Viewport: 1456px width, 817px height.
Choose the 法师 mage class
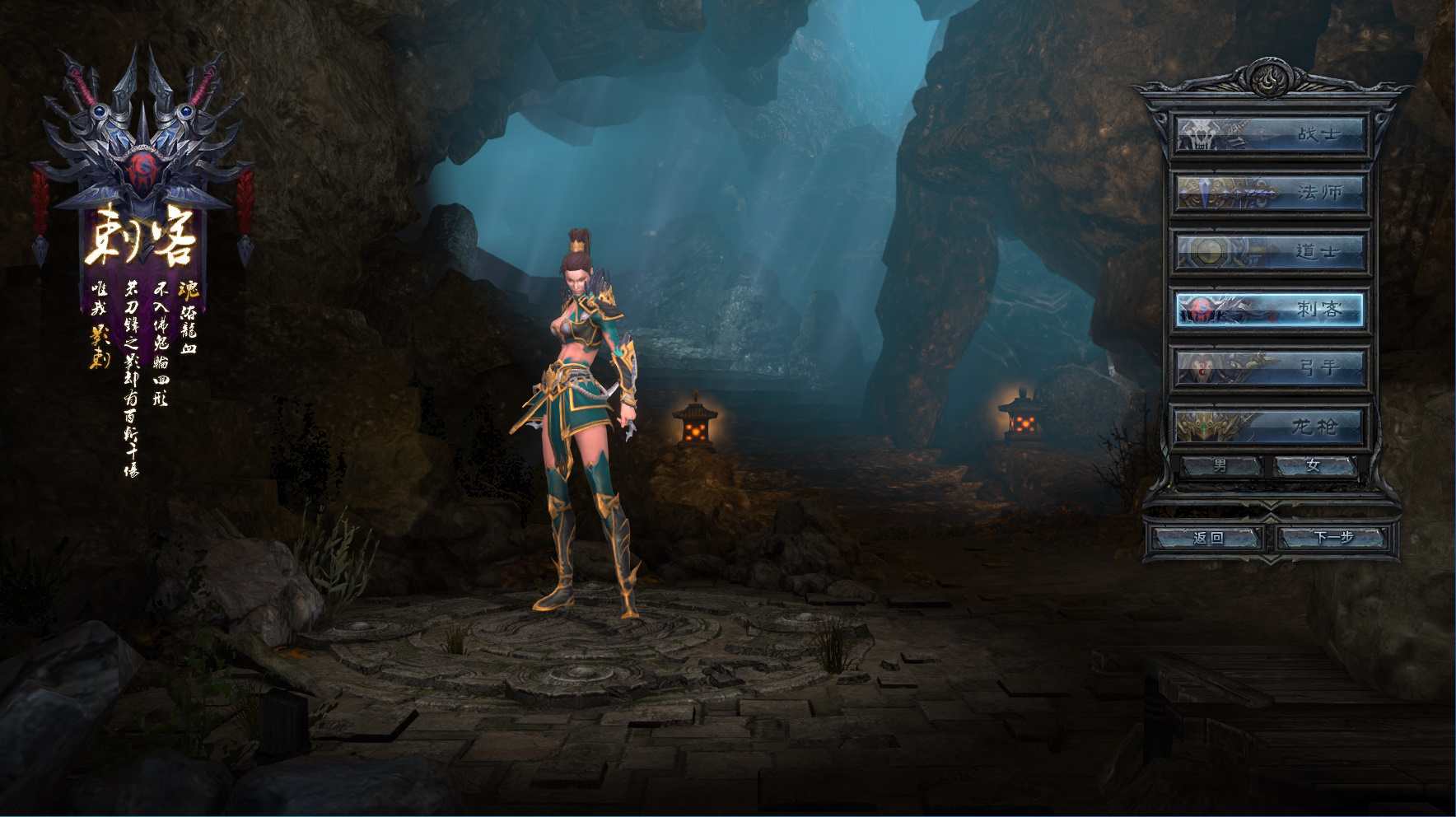pyautogui.click(x=1269, y=193)
